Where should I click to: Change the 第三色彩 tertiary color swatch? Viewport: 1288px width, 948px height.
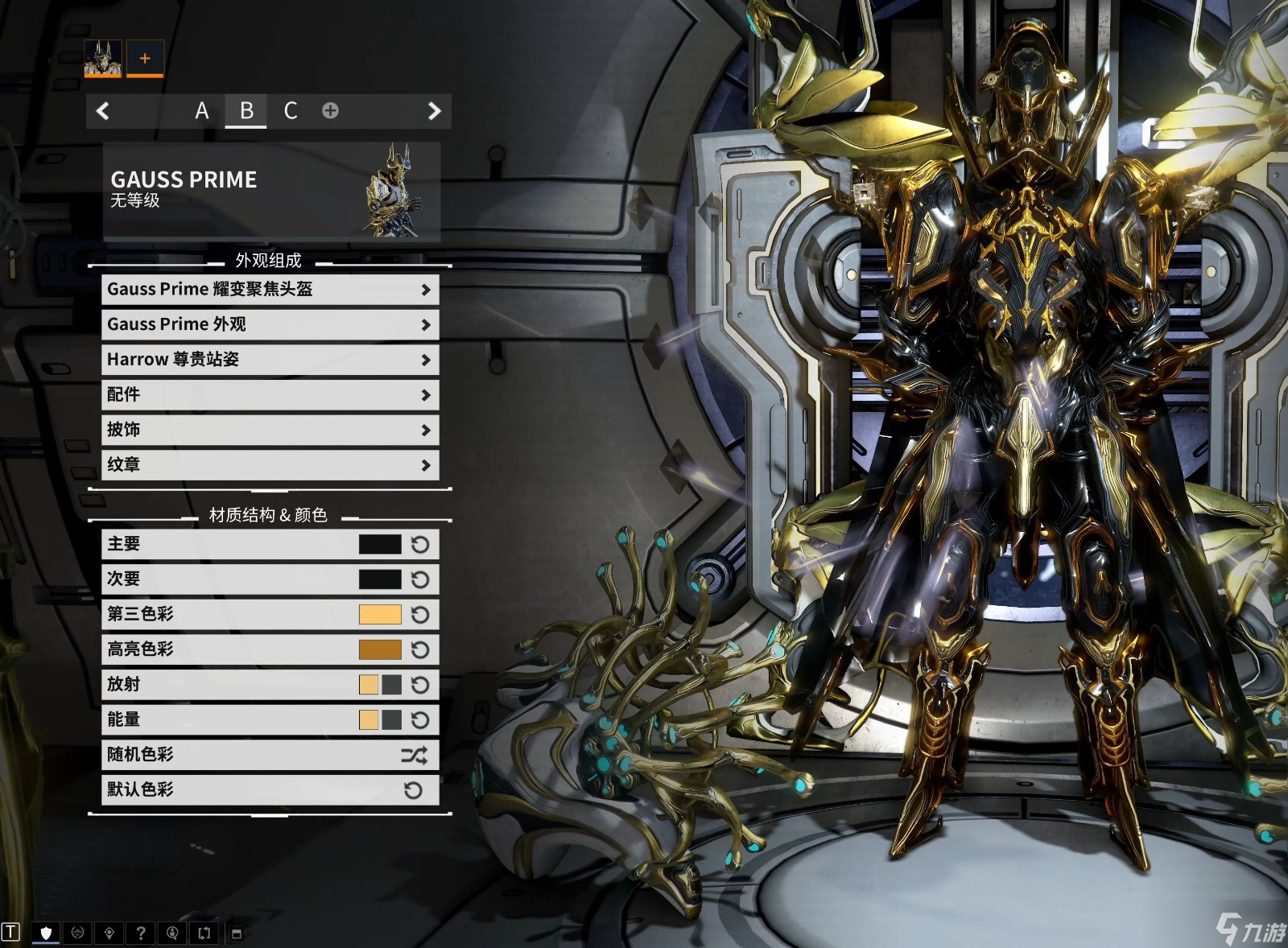(380, 615)
